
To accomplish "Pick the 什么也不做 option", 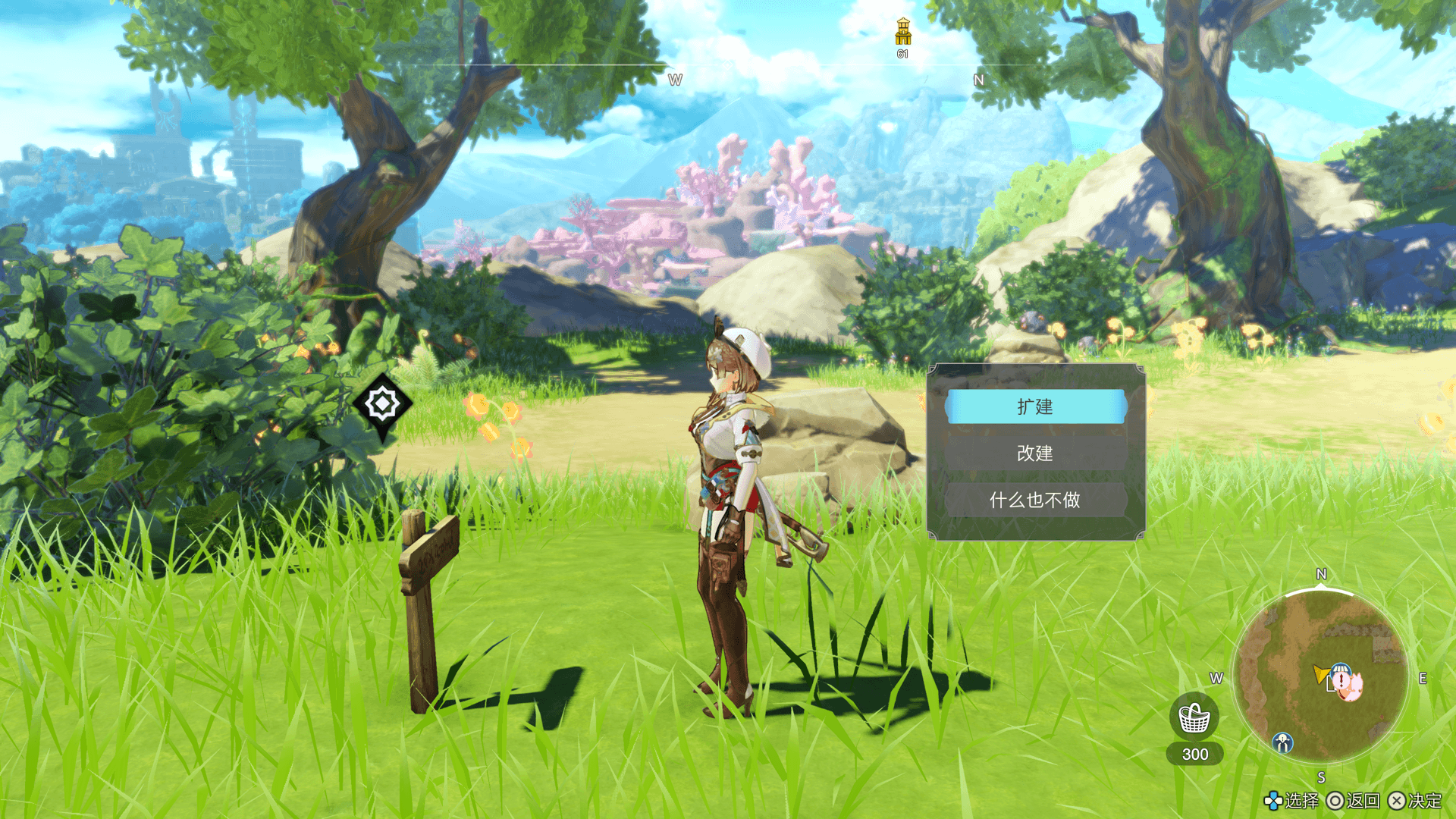I will click(x=1035, y=500).
